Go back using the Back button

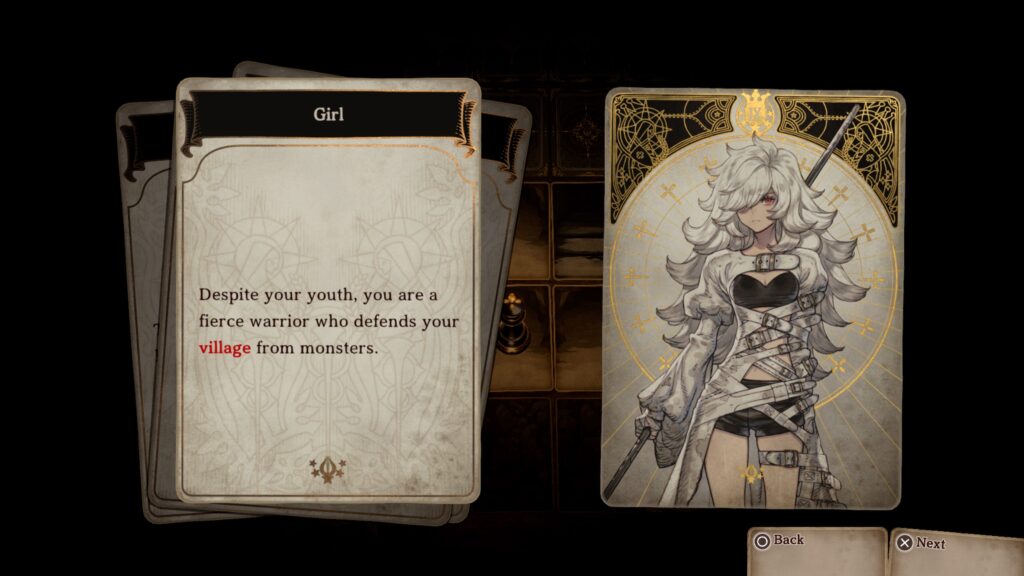click(x=780, y=542)
